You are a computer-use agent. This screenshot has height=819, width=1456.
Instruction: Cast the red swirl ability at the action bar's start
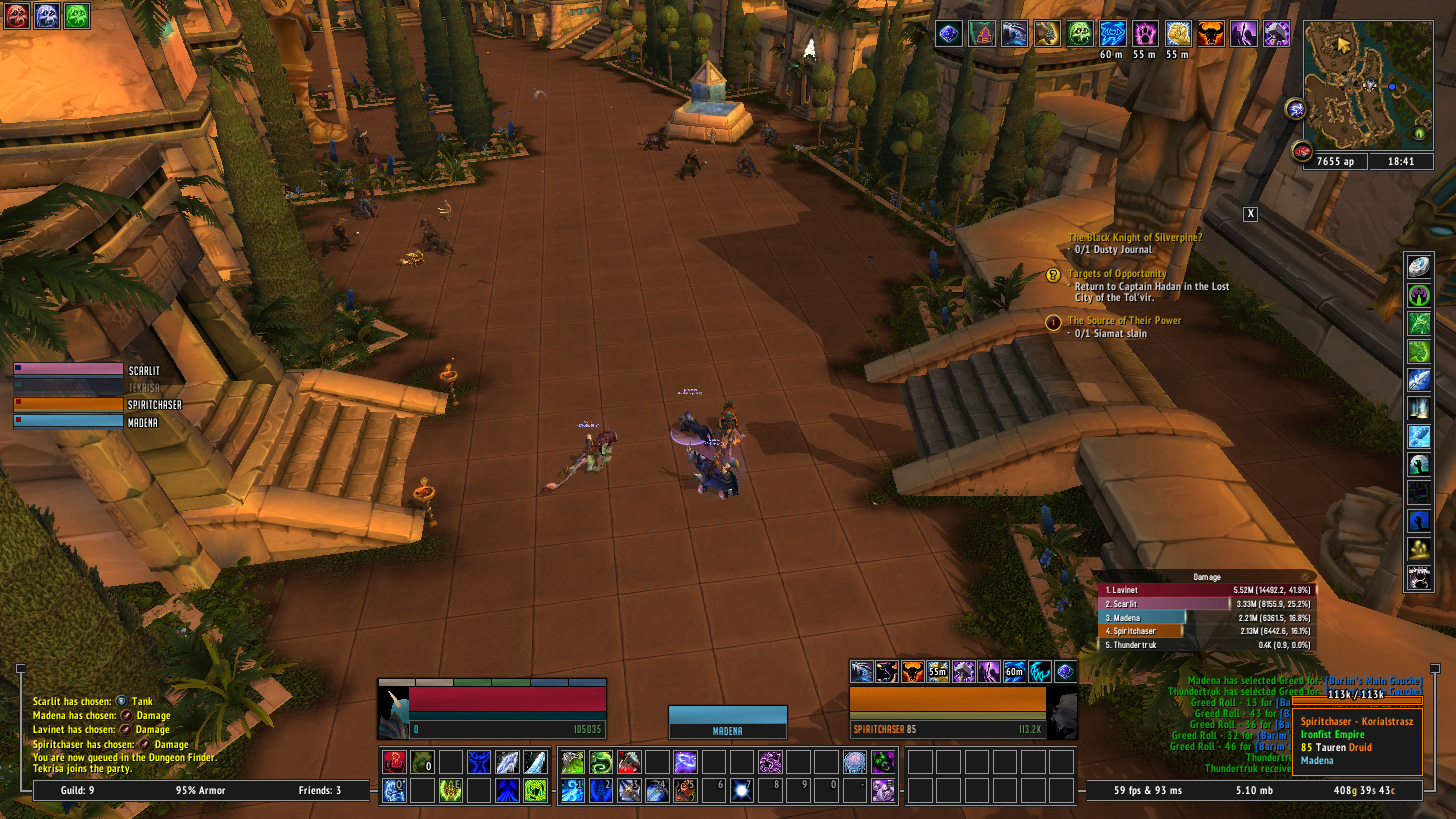(x=396, y=762)
